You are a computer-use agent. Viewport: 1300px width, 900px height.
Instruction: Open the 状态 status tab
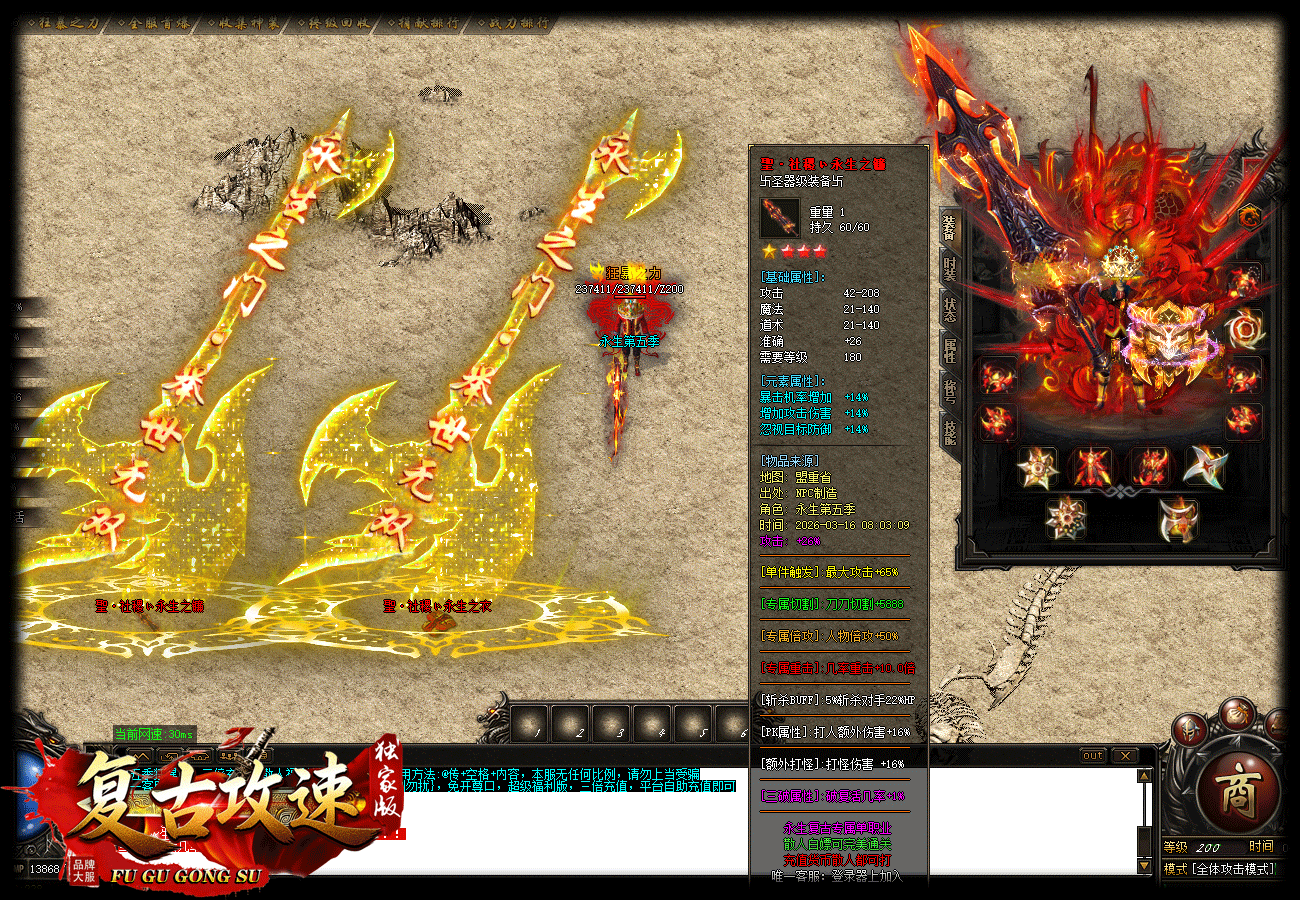(x=949, y=309)
